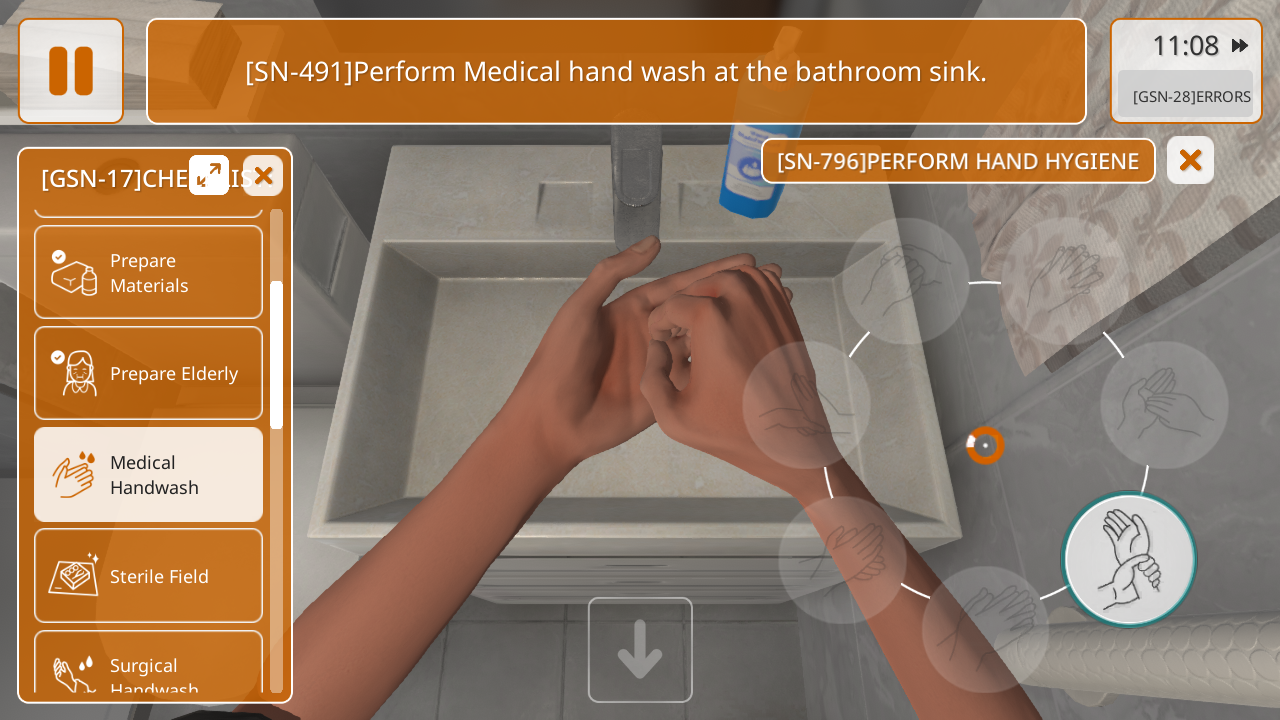Fast-forward the timer
1280x720 pixels.
coord(1239,46)
